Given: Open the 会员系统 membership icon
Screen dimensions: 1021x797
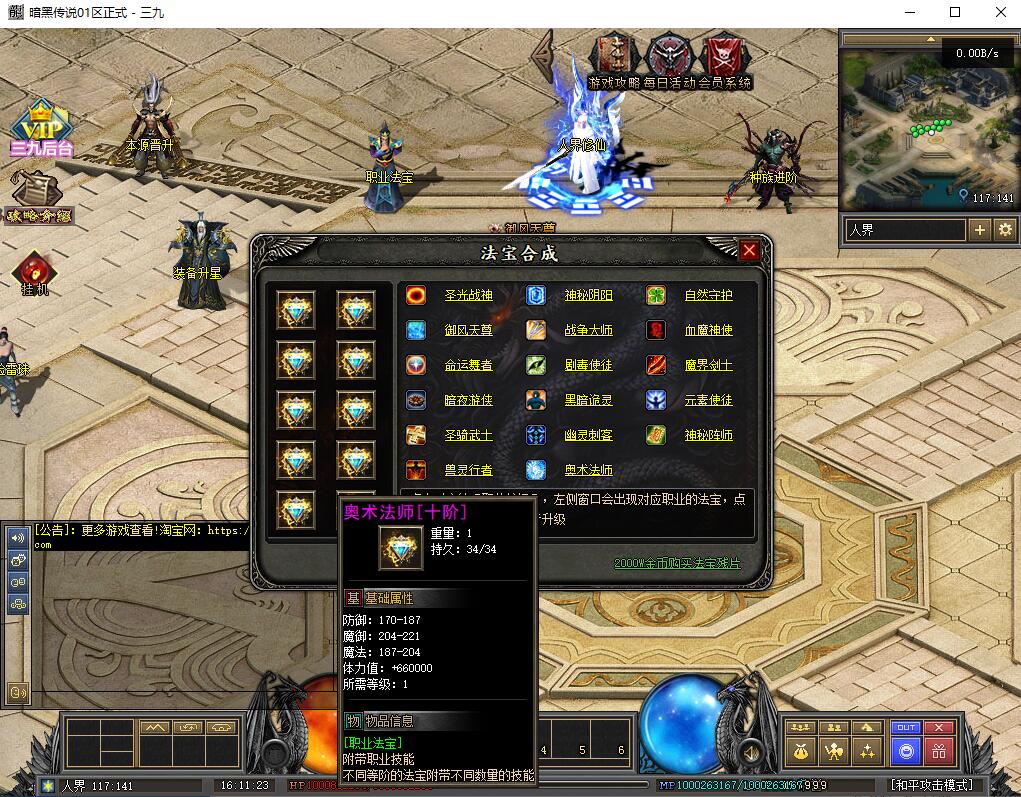Looking at the screenshot, I should 725,61.
